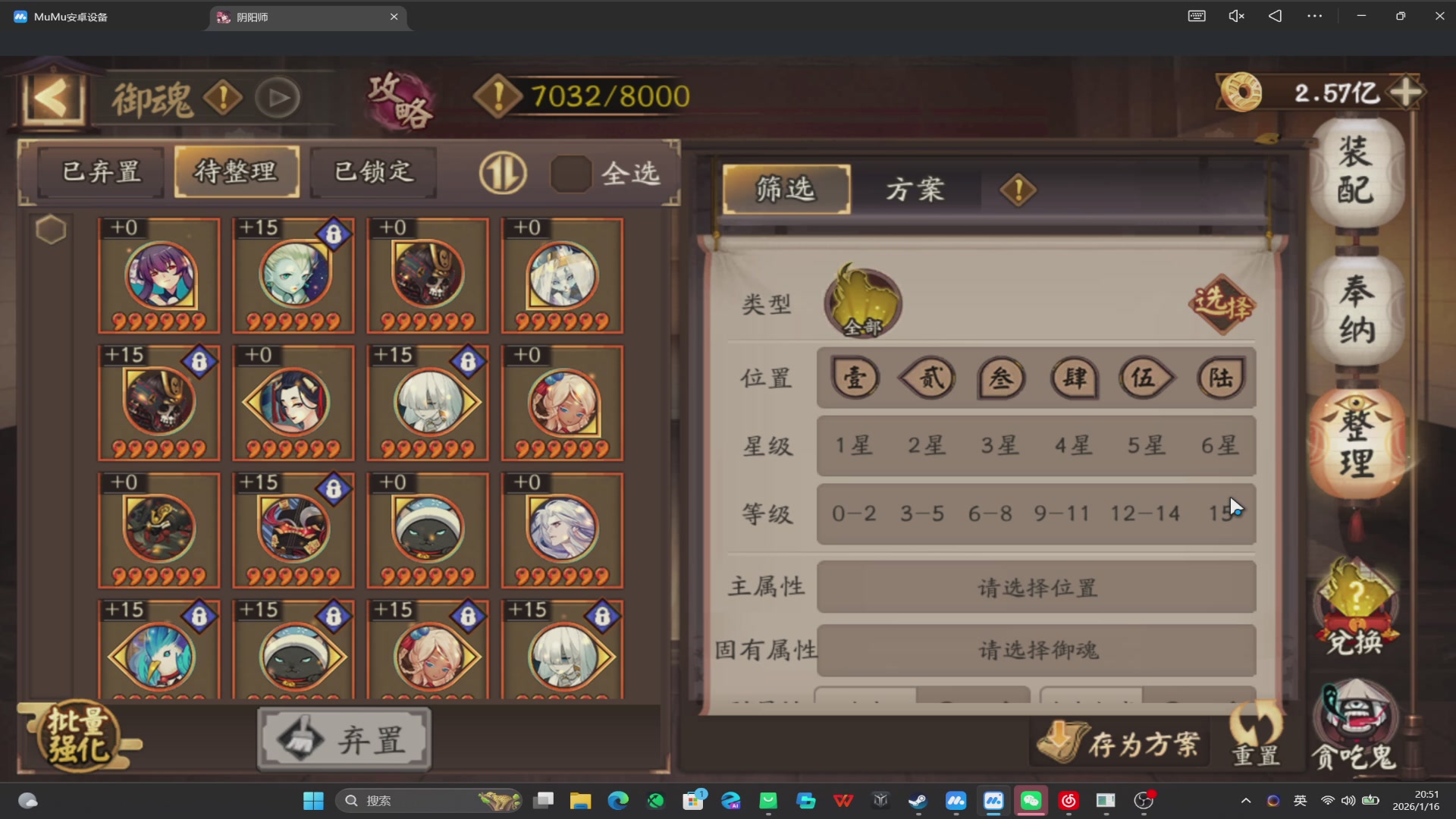The height and width of the screenshot is (819, 1456).
Task: Click the sort order arrows icon
Action: click(502, 173)
